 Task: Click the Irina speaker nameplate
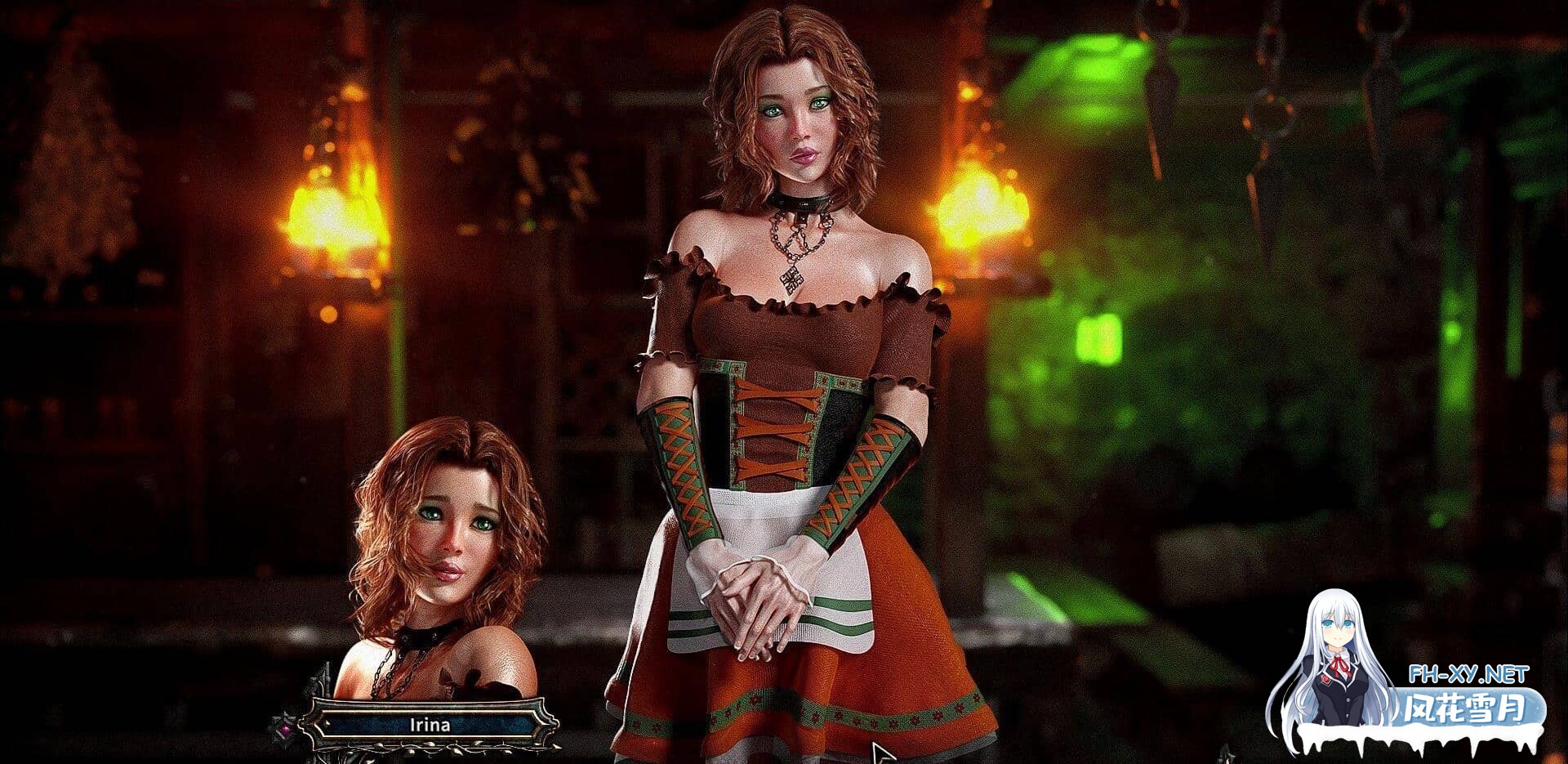428,724
